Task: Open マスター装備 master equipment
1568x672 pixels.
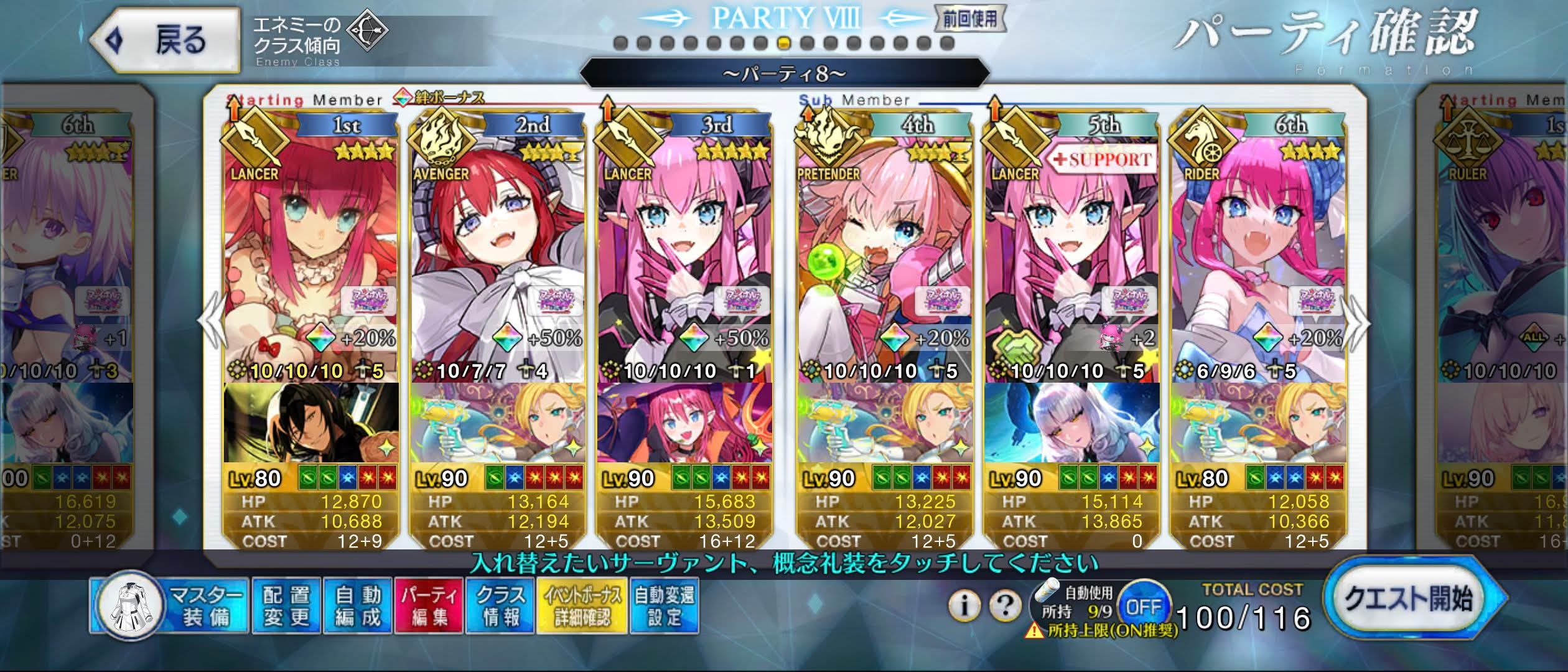Action: [x=171, y=605]
